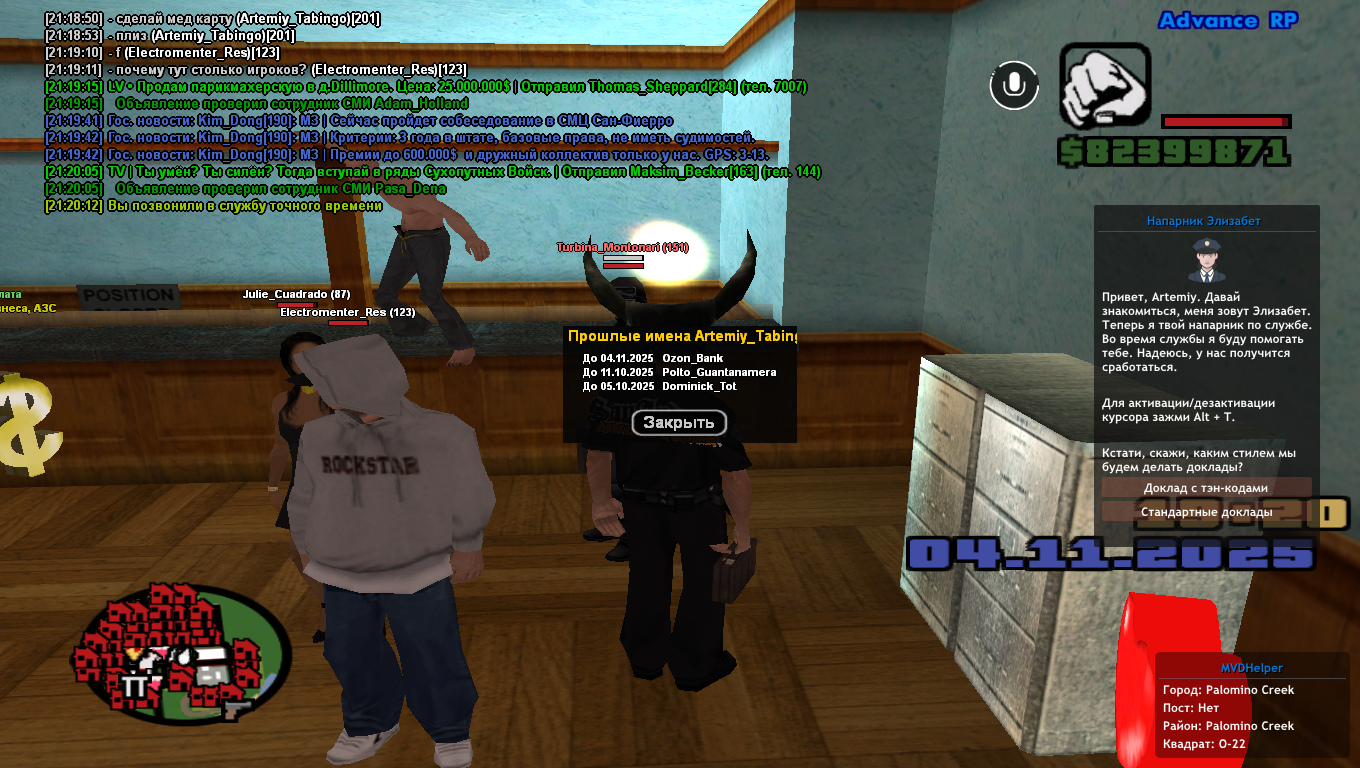Click Electromenter_Res (123) nametag
Viewport: 1360px width, 768px height.
point(349,311)
